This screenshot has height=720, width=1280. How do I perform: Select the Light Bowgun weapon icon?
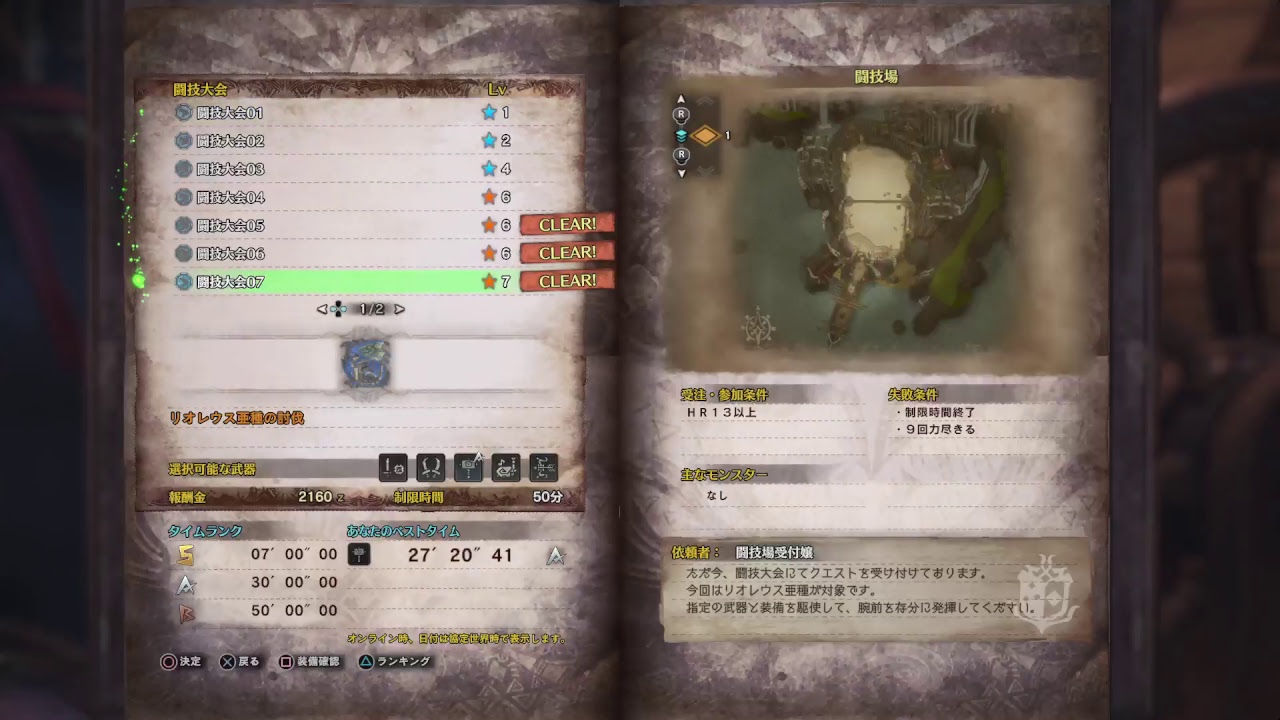click(x=468, y=467)
